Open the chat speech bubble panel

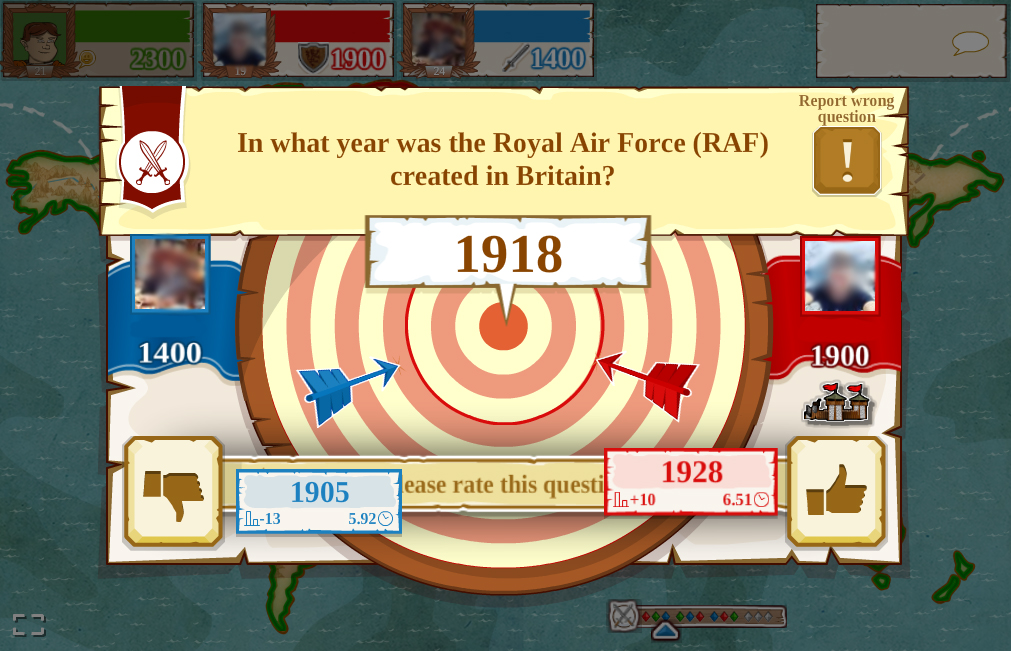(x=968, y=43)
